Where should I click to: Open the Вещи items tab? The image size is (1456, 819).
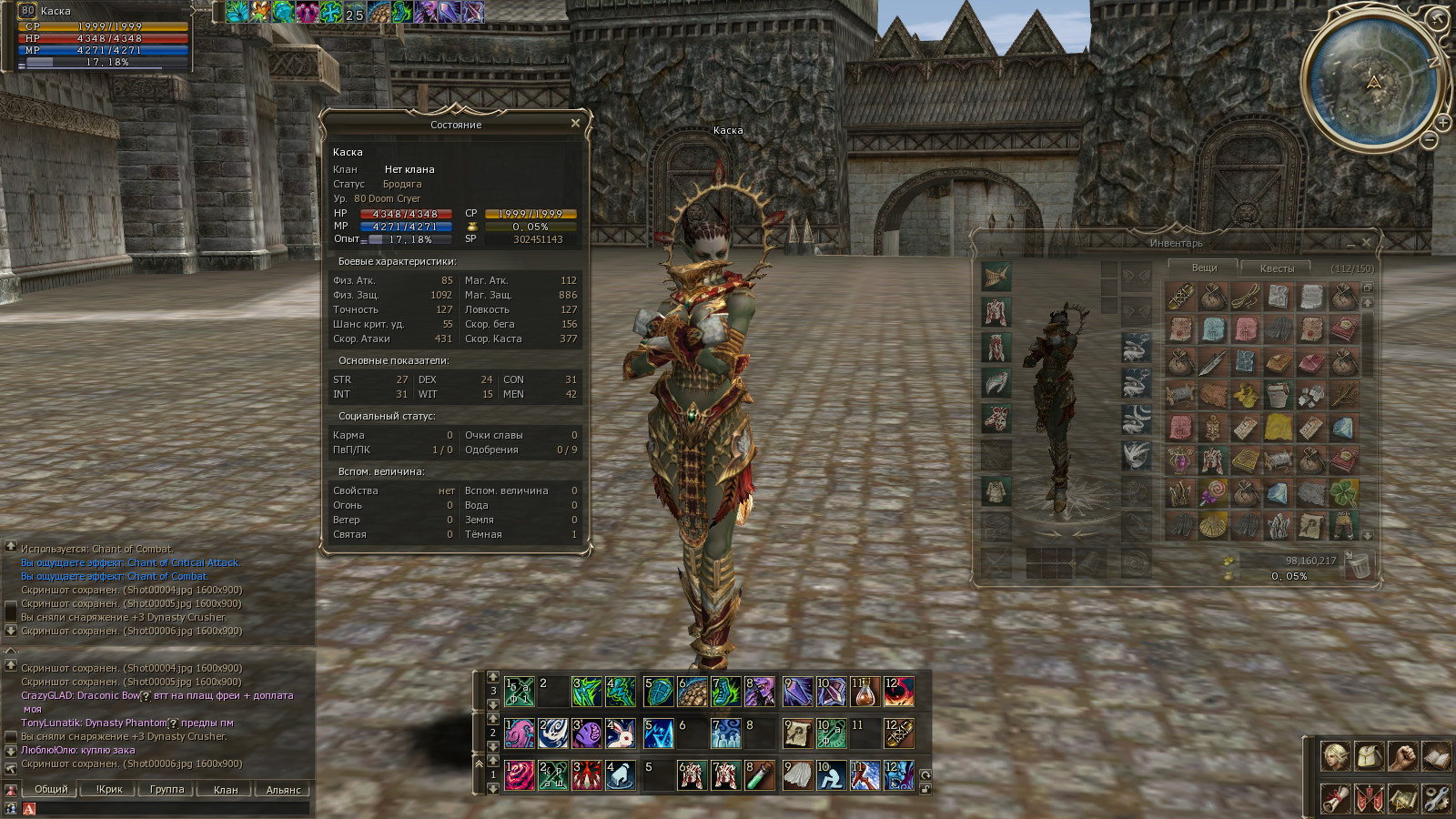point(1204,268)
